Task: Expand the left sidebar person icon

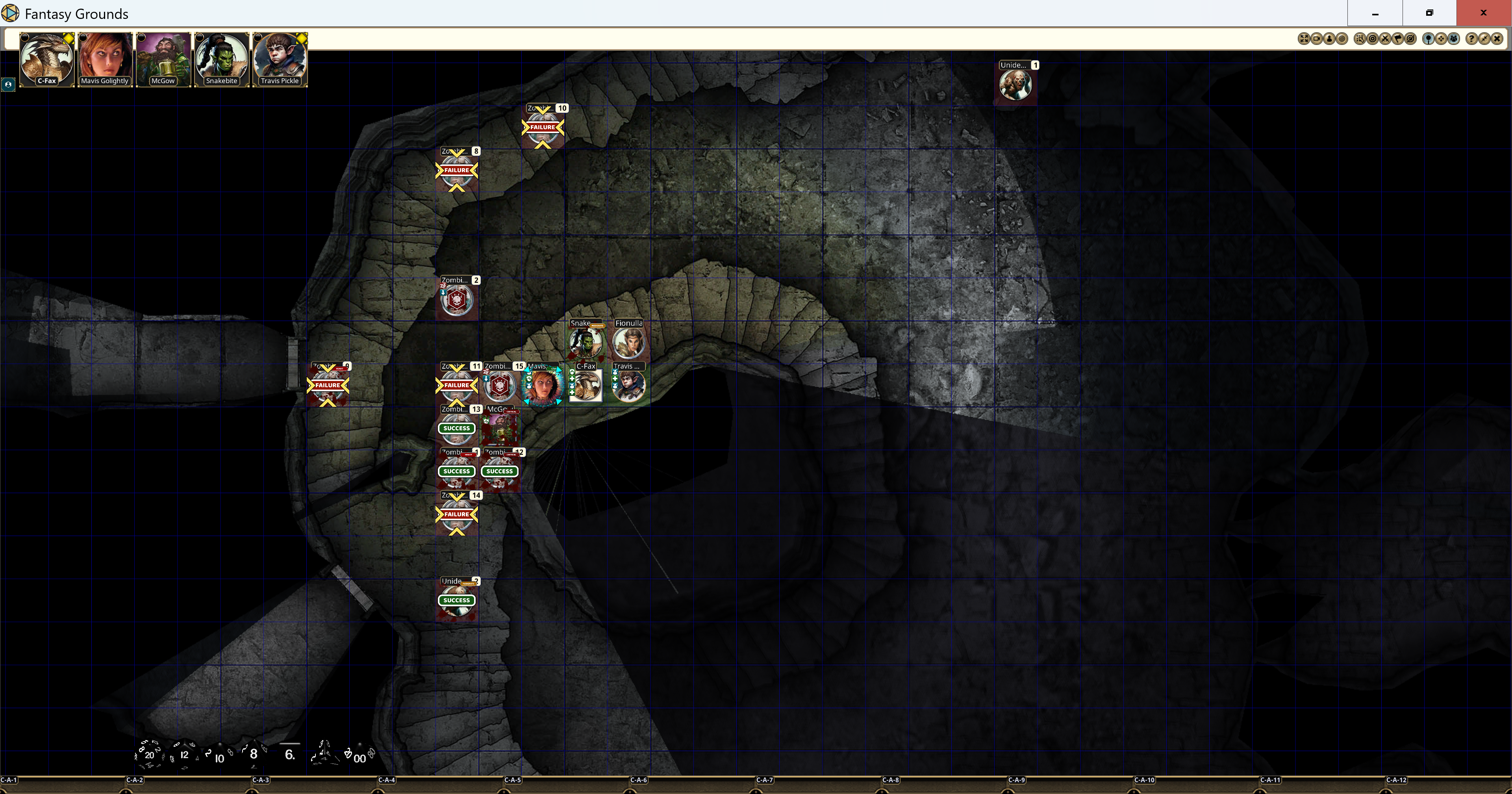Action: point(8,85)
